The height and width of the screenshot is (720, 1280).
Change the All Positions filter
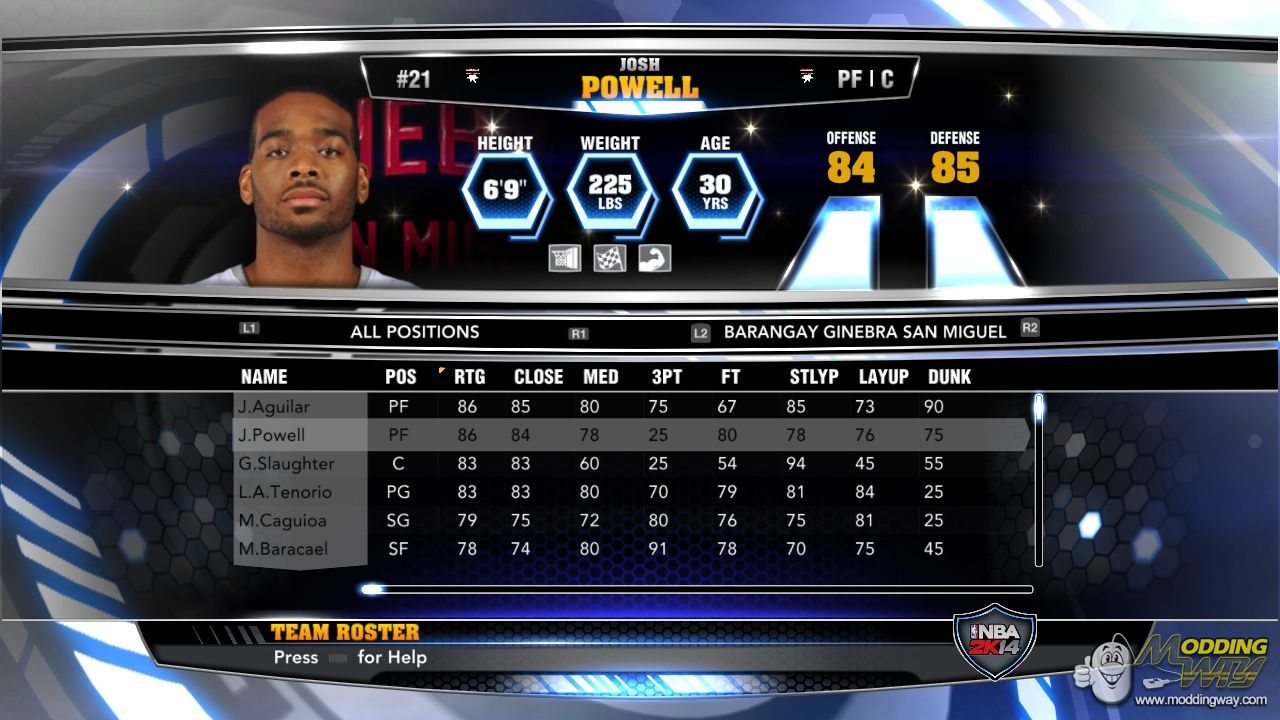point(415,332)
